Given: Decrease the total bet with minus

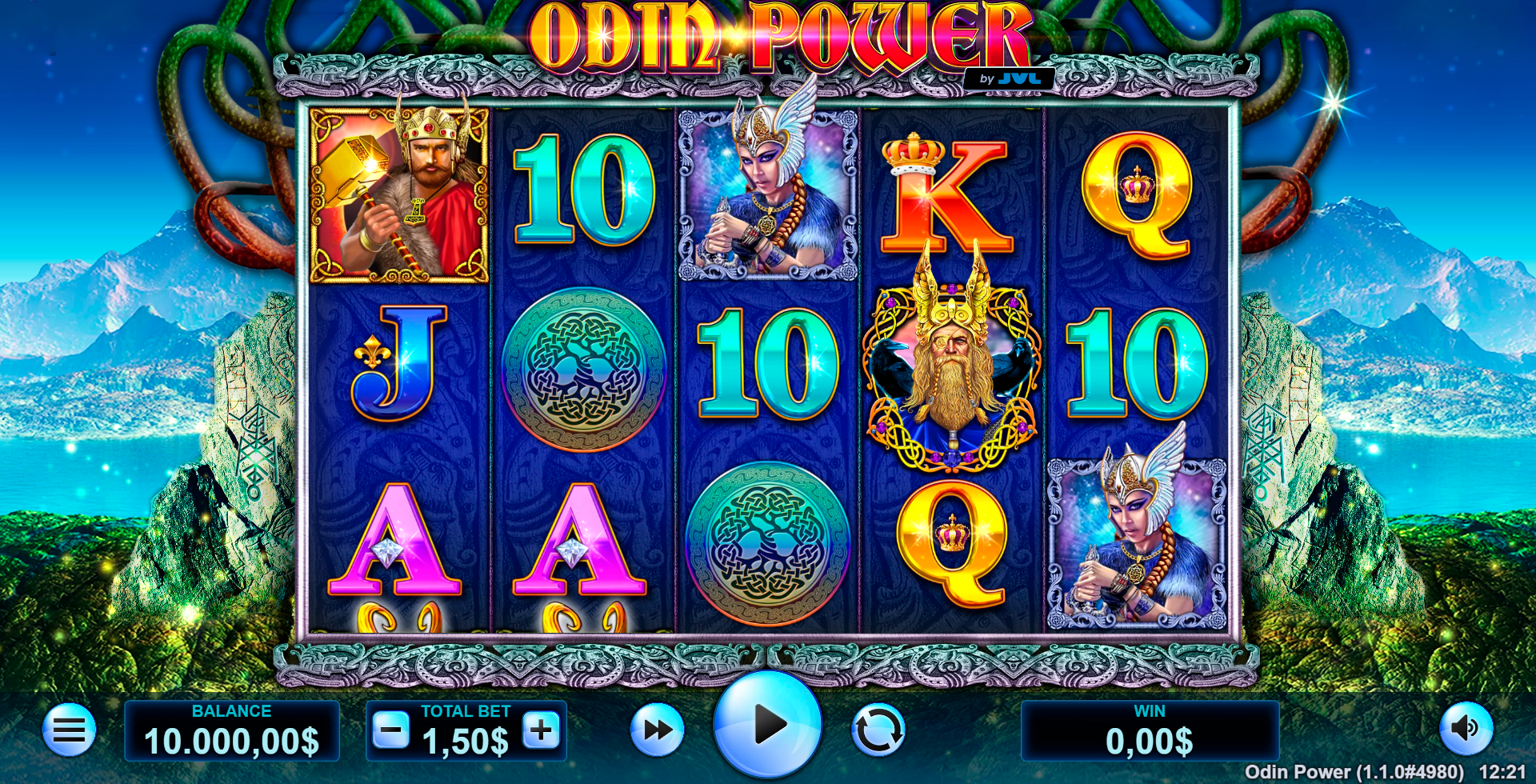Looking at the screenshot, I should click(391, 730).
